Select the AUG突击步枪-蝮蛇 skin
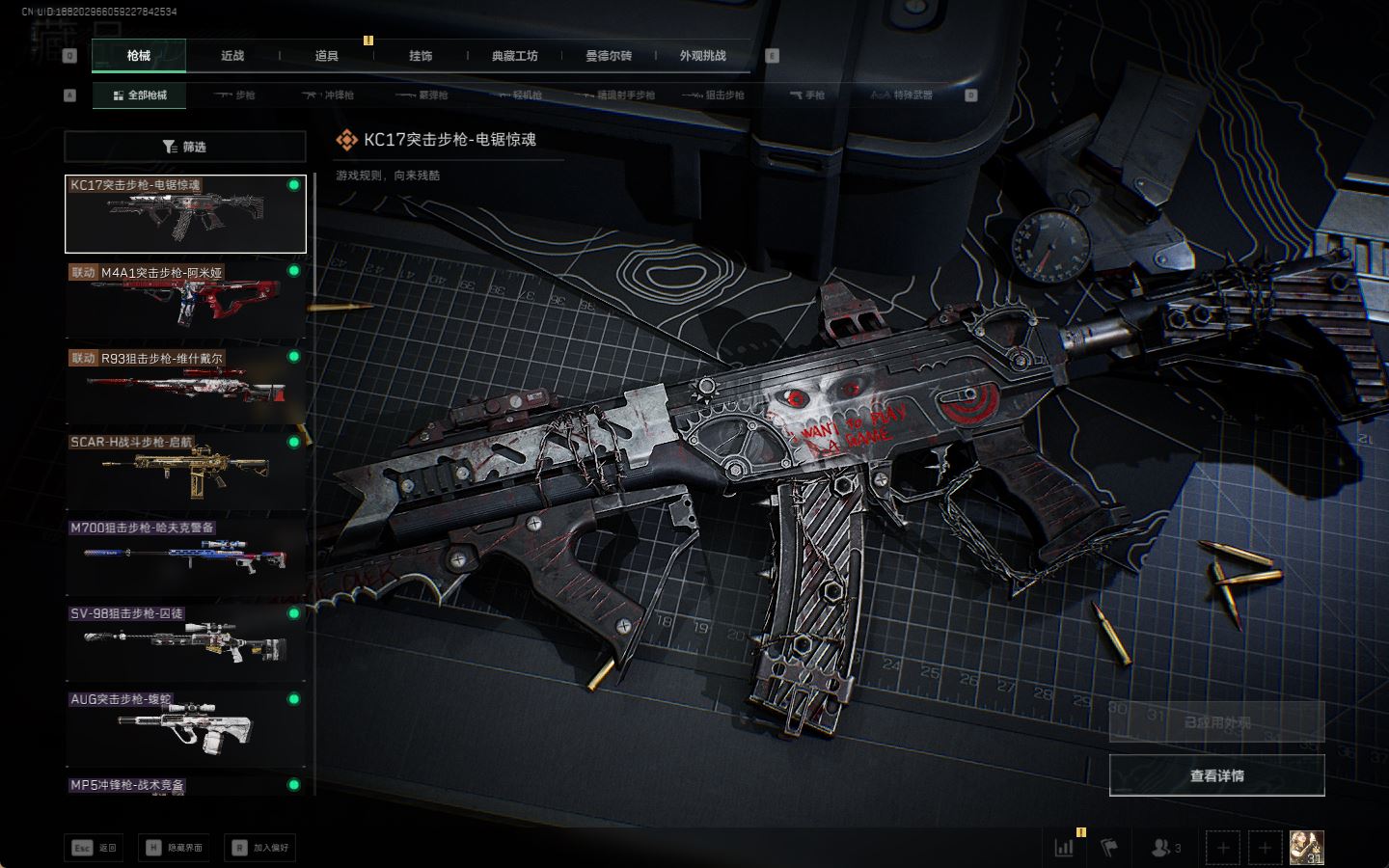The height and width of the screenshot is (868, 1389). 185,728
